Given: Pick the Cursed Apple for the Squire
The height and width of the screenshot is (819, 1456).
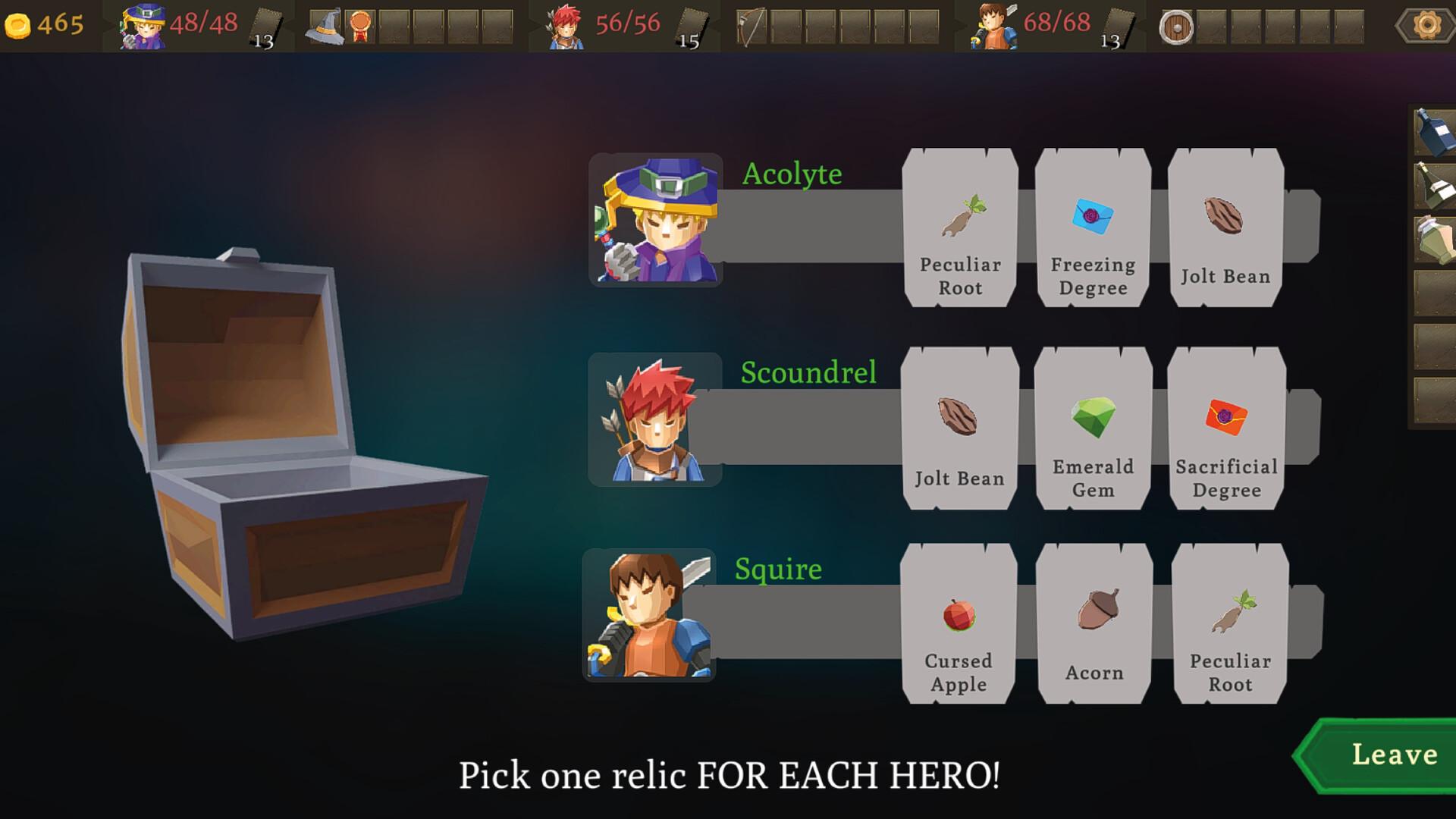Looking at the screenshot, I should click(x=958, y=622).
